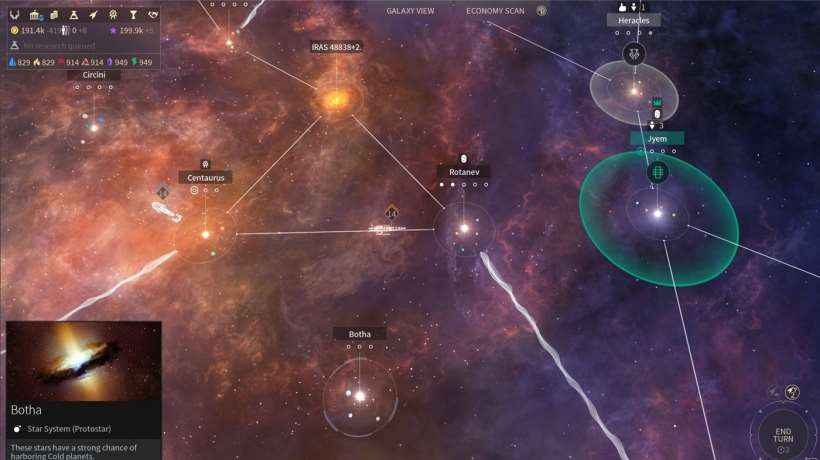Select the Botha system label
Image resolution: width=820 pixels, height=460 pixels.
[x=359, y=334]
